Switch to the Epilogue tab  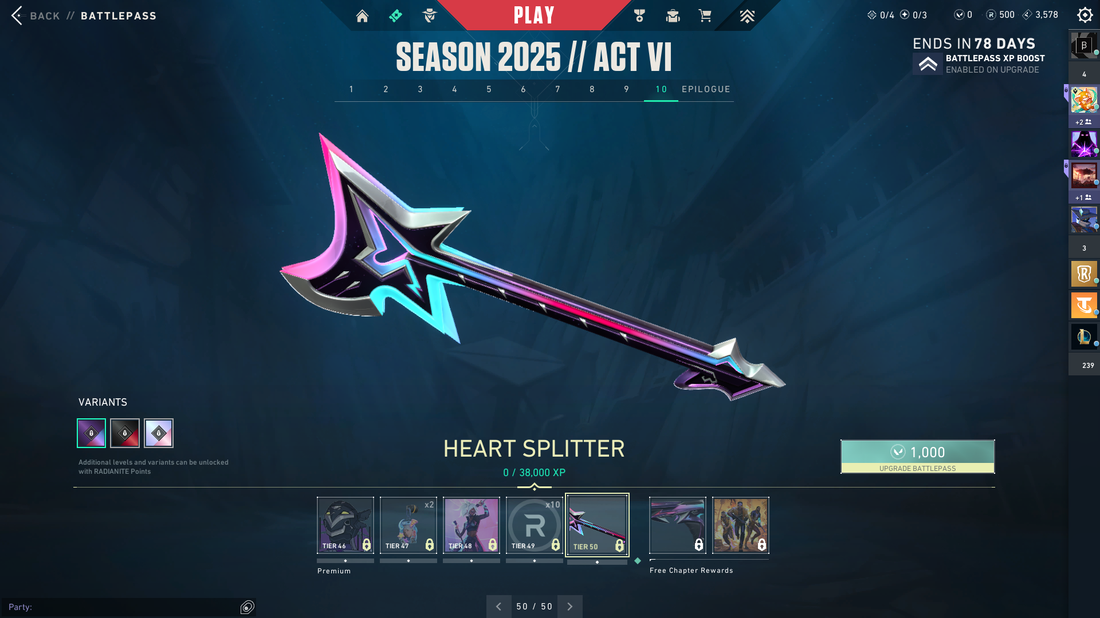pyautogui.click(x=706, y=90)
